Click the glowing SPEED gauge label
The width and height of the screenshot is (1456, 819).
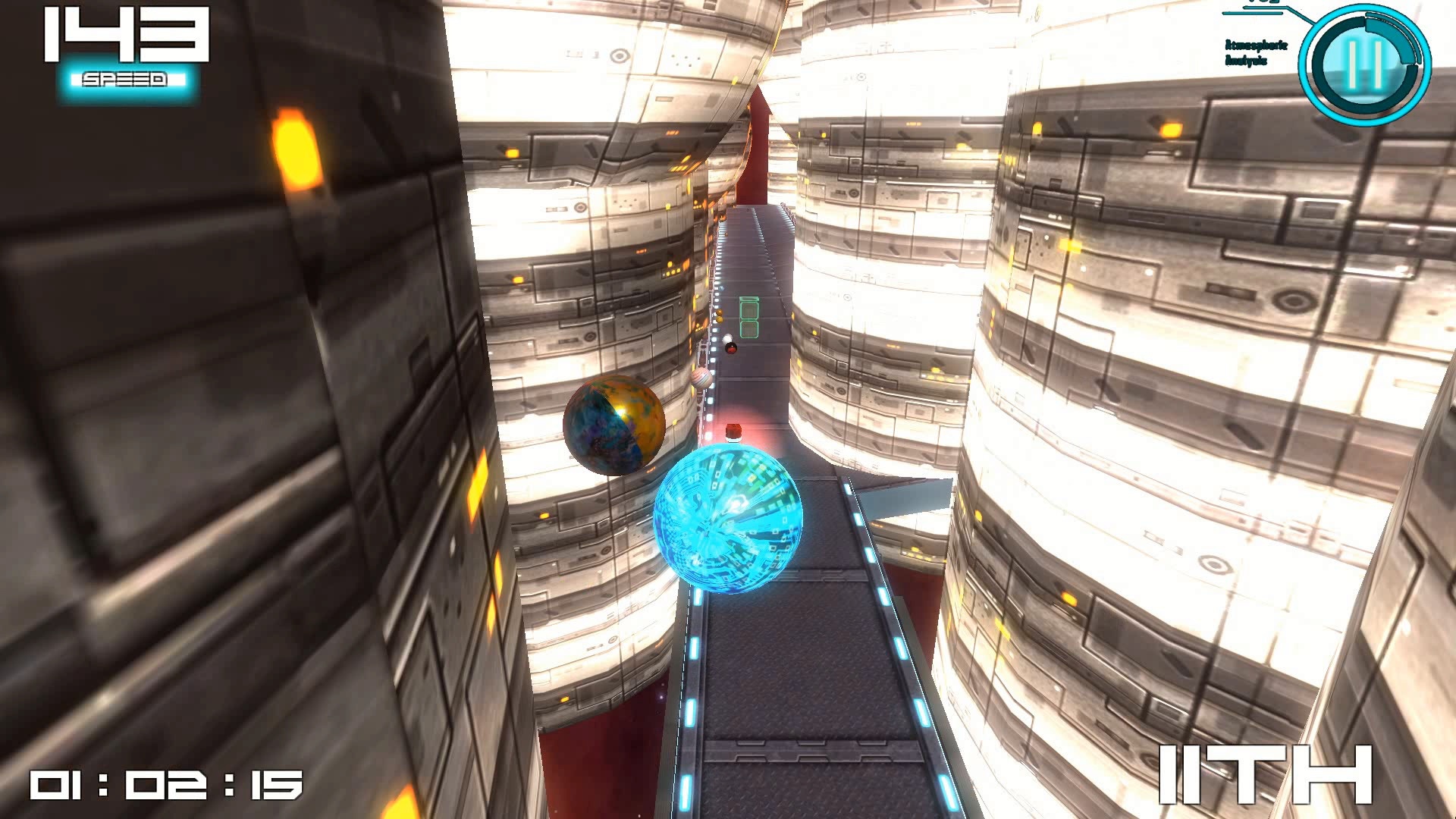click(x=124, y=77)
